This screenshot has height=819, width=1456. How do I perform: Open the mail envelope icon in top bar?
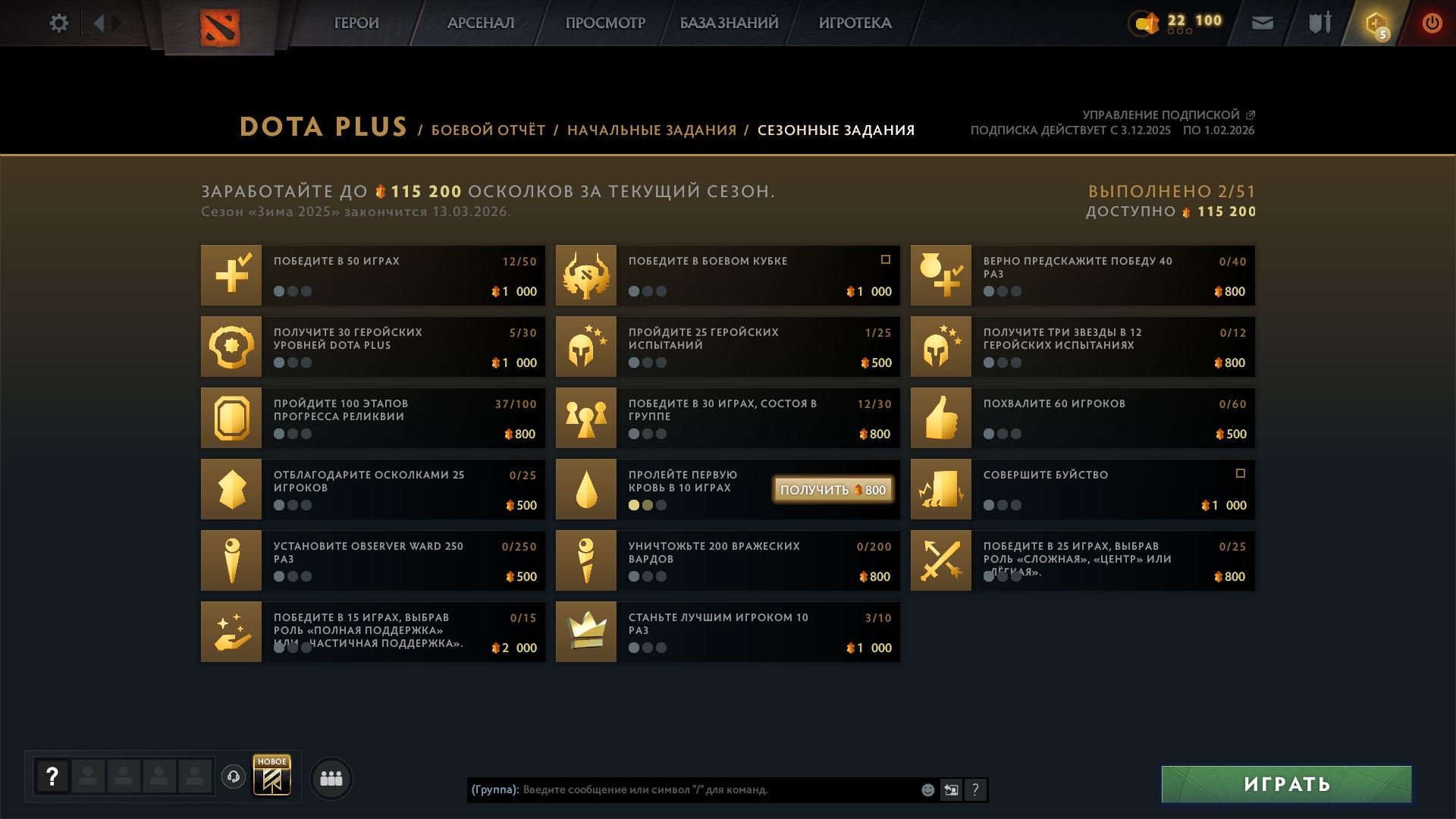1261,23
